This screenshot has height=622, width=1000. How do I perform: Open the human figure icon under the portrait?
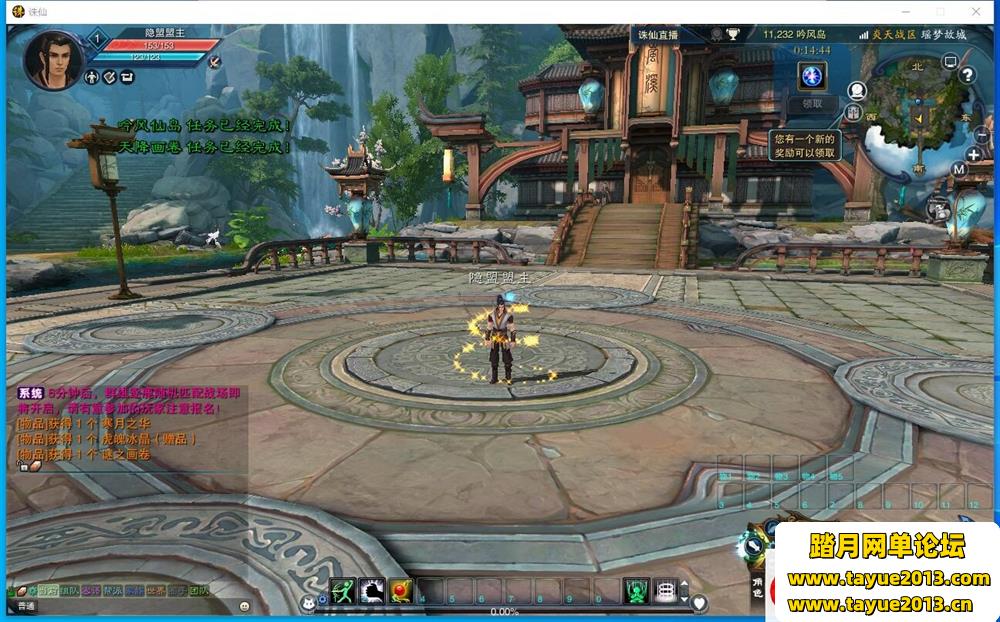click(x=91, y=77)
